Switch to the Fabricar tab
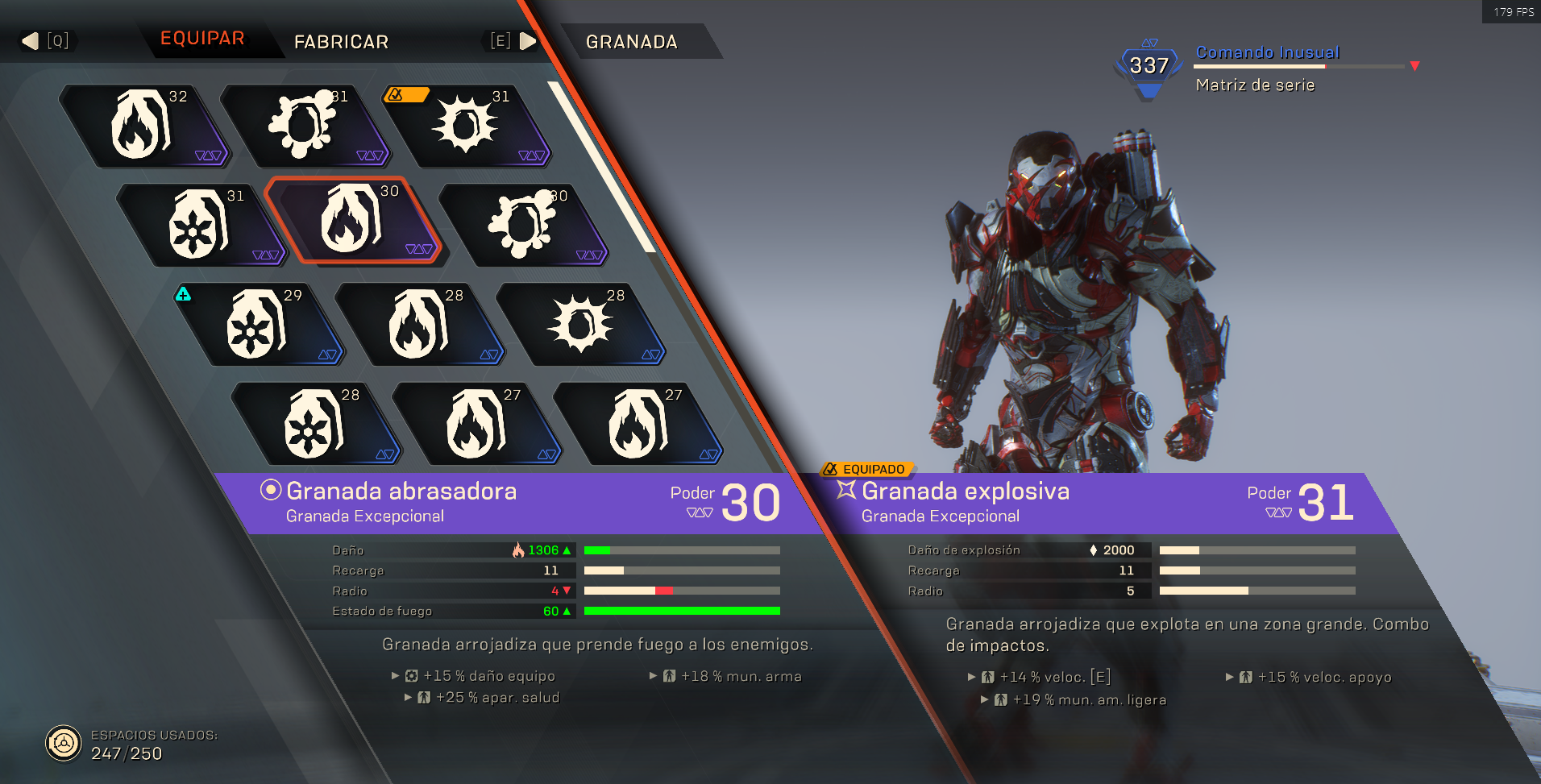Screen dimensions: 1541x784 341,42
